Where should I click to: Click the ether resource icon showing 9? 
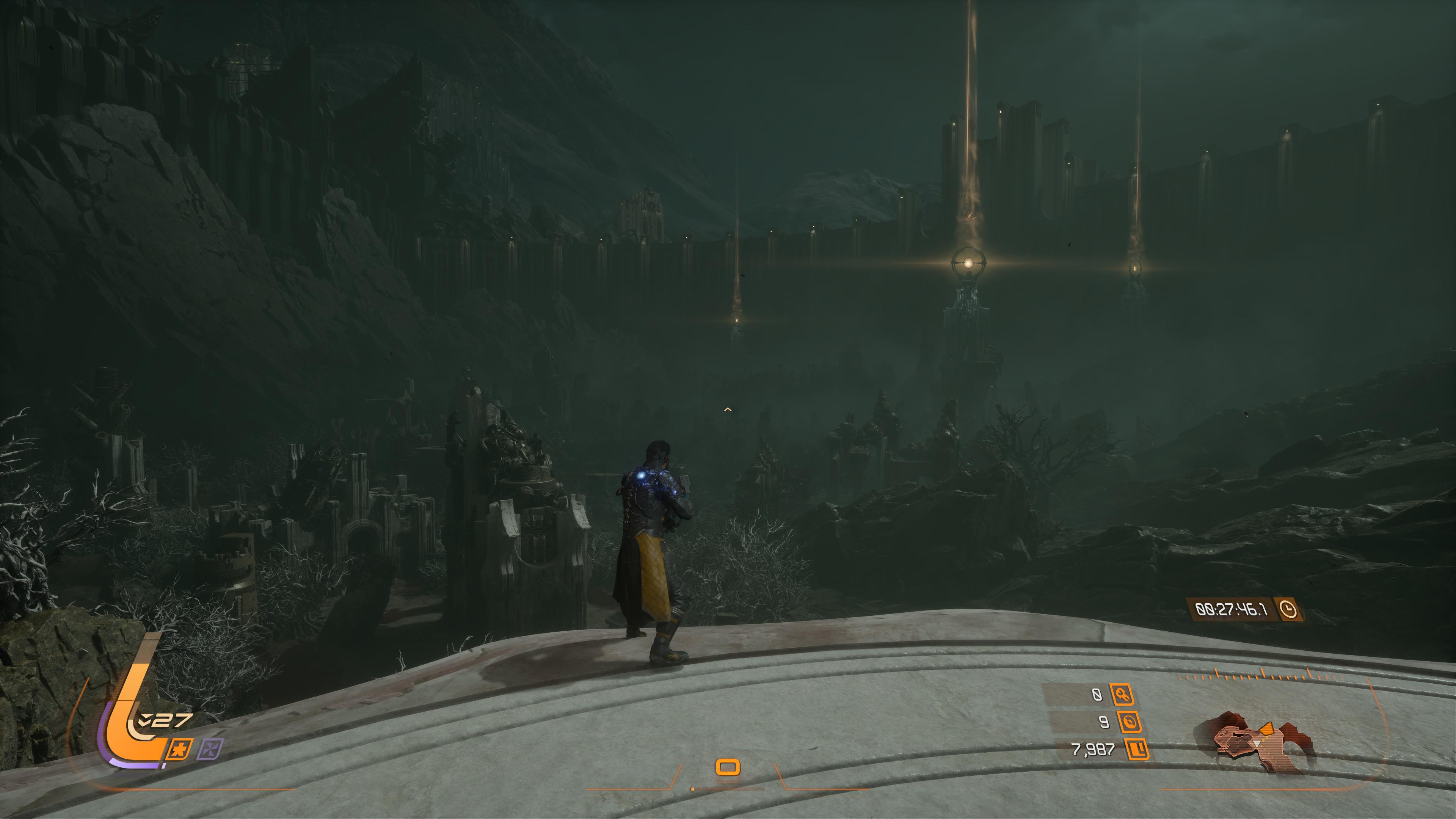click(1129, 722)
